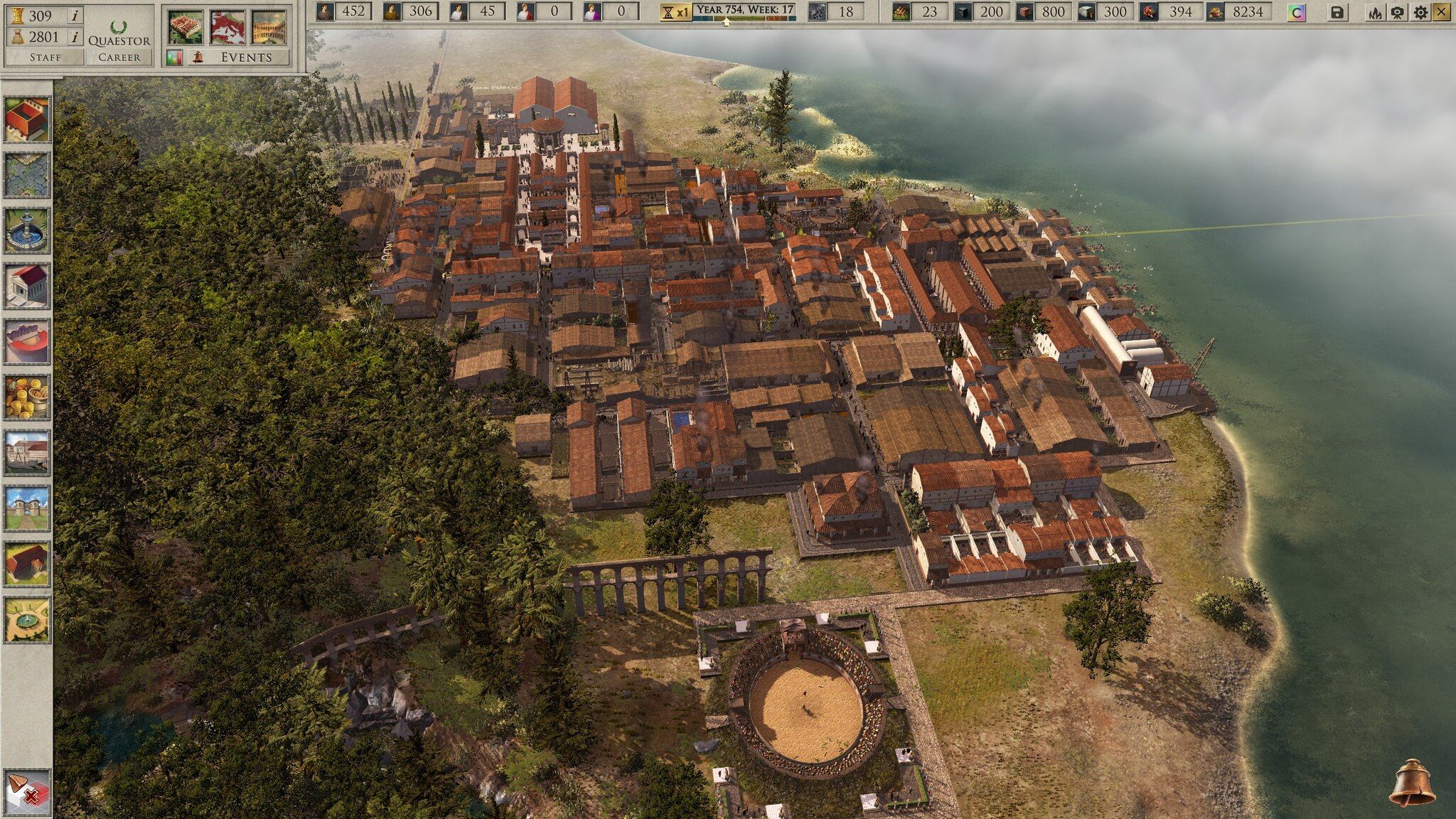Select the city gate build category
Viewport: 1456px width, 819px height.
point(27,508)
